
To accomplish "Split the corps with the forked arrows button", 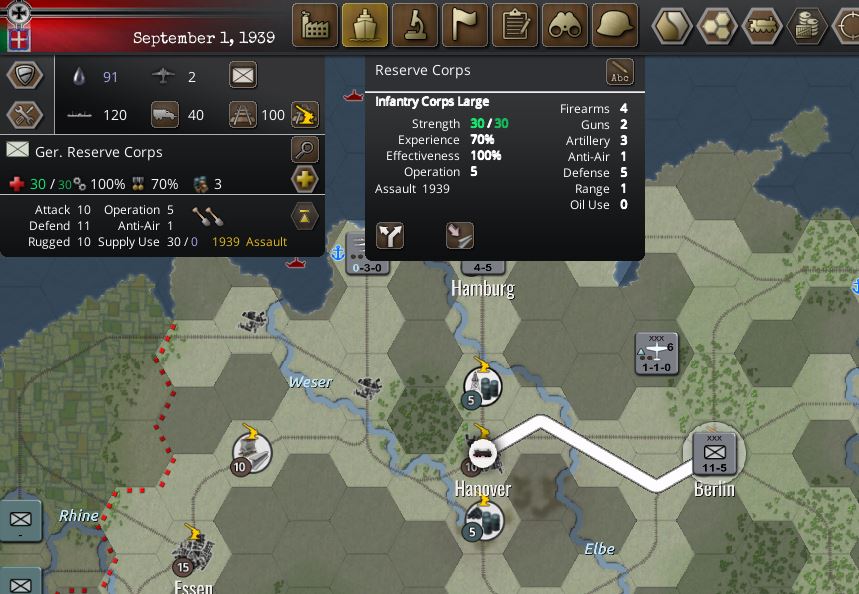I will coord(390,235).
